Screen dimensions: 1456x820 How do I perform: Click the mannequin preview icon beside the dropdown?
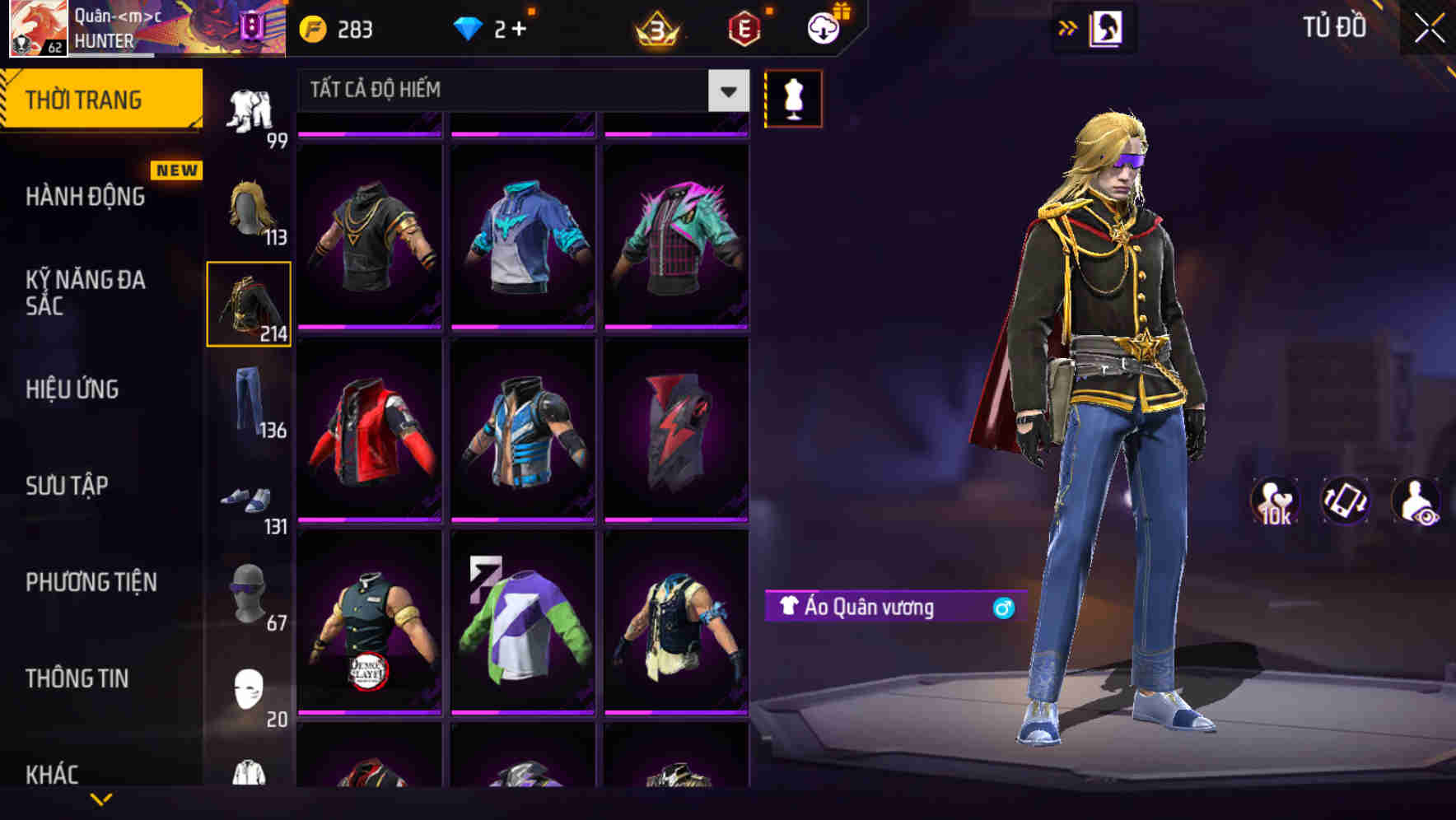(x=794, y=98)
